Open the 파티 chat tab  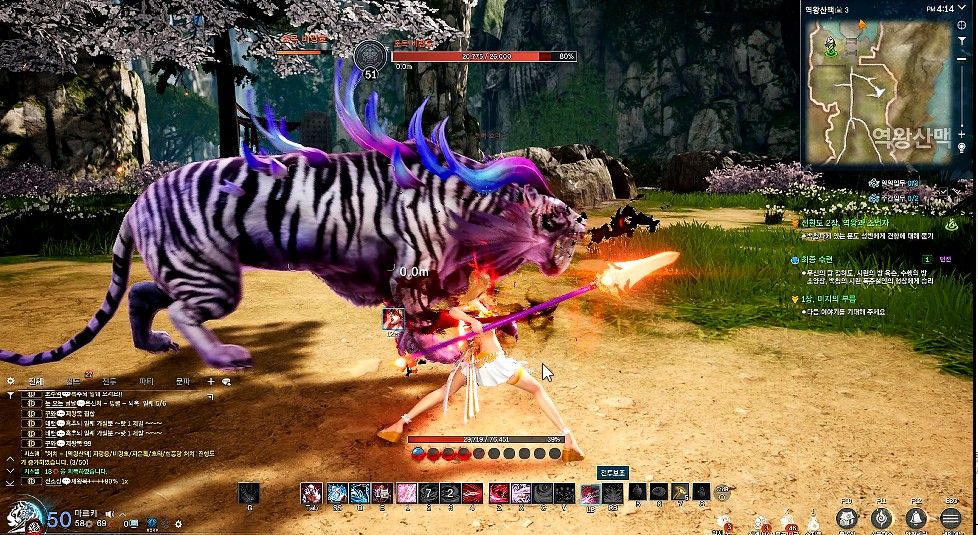pos(146,381)
